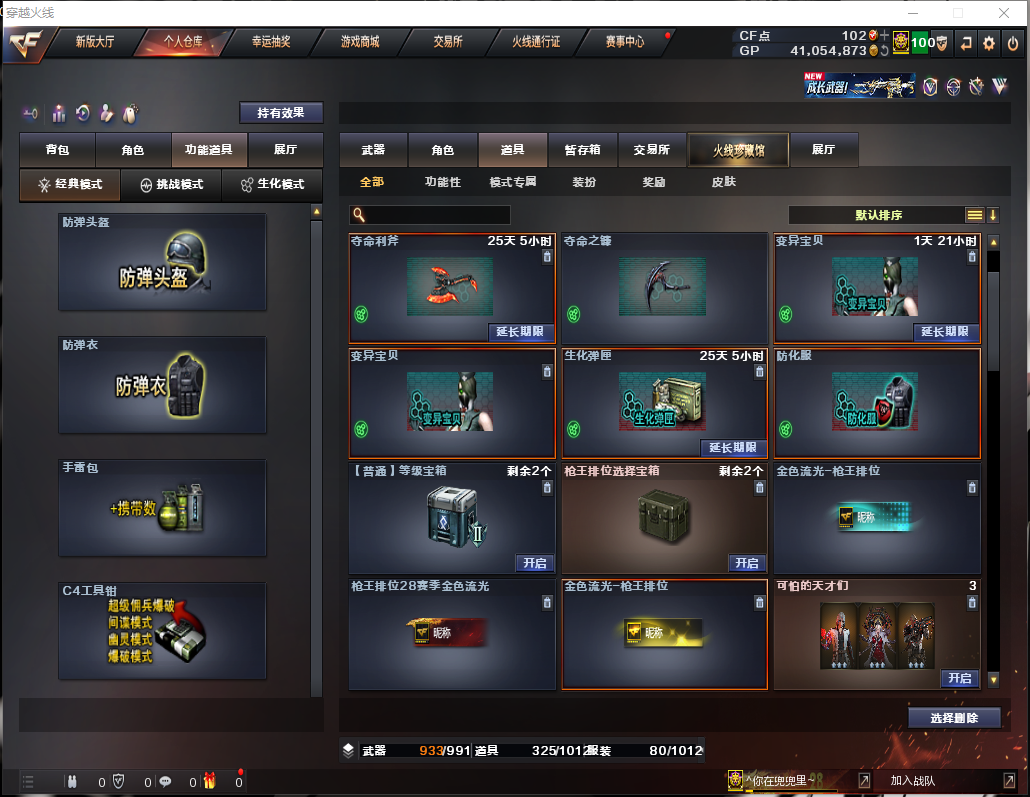Open the 游戏商城 game shop
This screenshot has height=797, width=1030.
pos(360,42)
